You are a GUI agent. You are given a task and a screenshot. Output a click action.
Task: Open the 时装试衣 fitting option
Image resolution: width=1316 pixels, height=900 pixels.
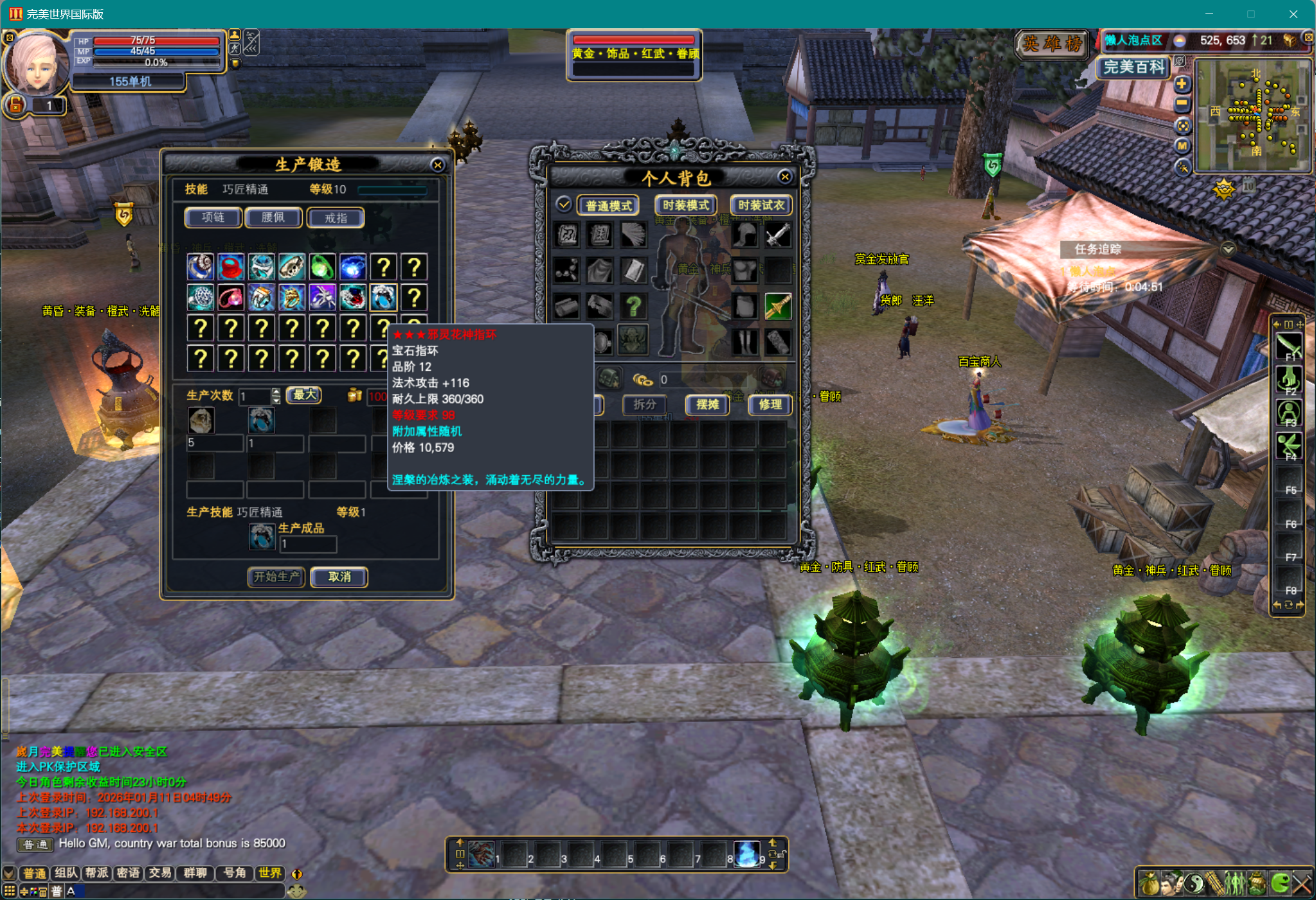click(761, 206)
